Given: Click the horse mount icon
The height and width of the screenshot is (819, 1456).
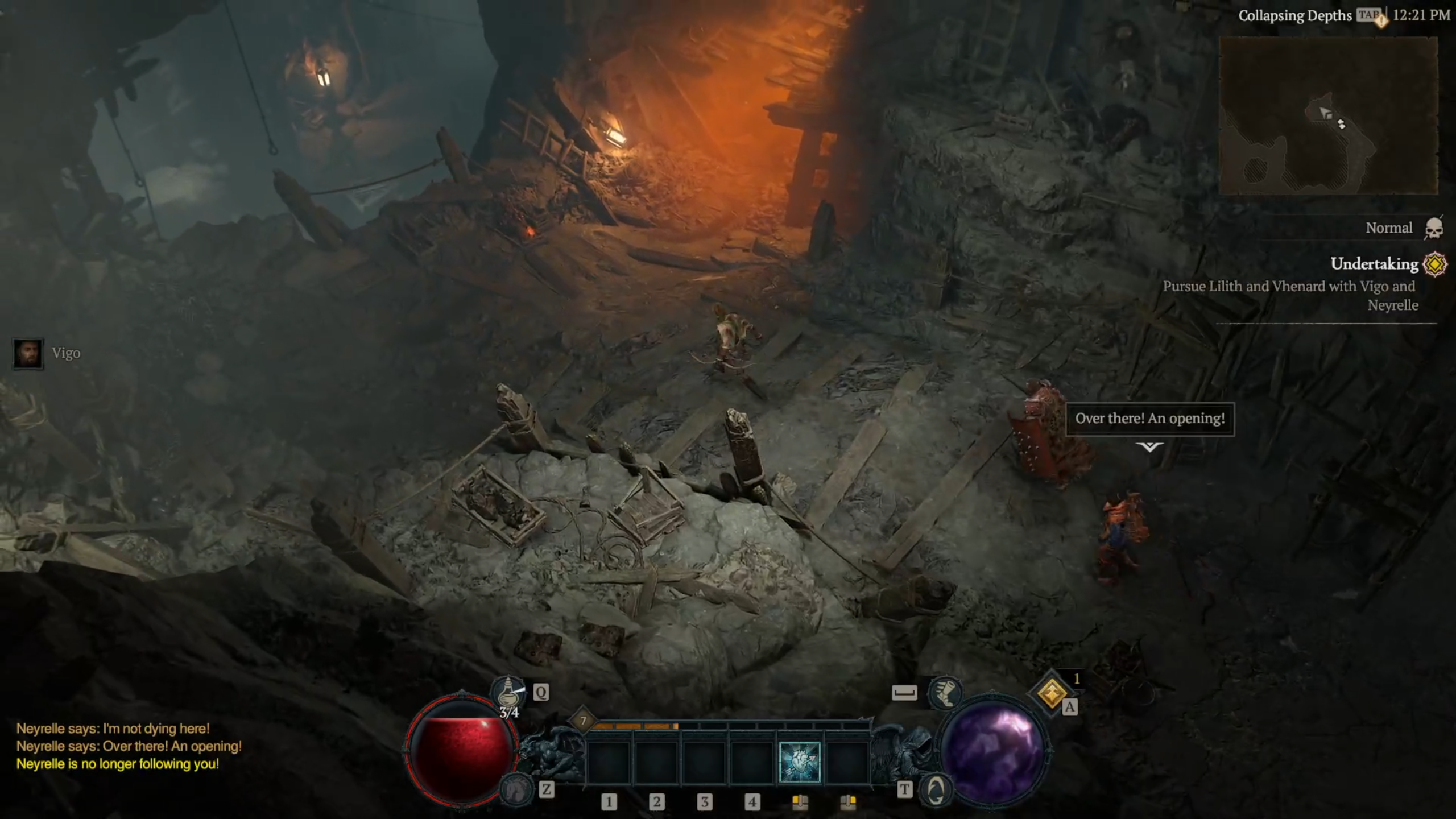Looking at the screenshot, I should [516, 788].
